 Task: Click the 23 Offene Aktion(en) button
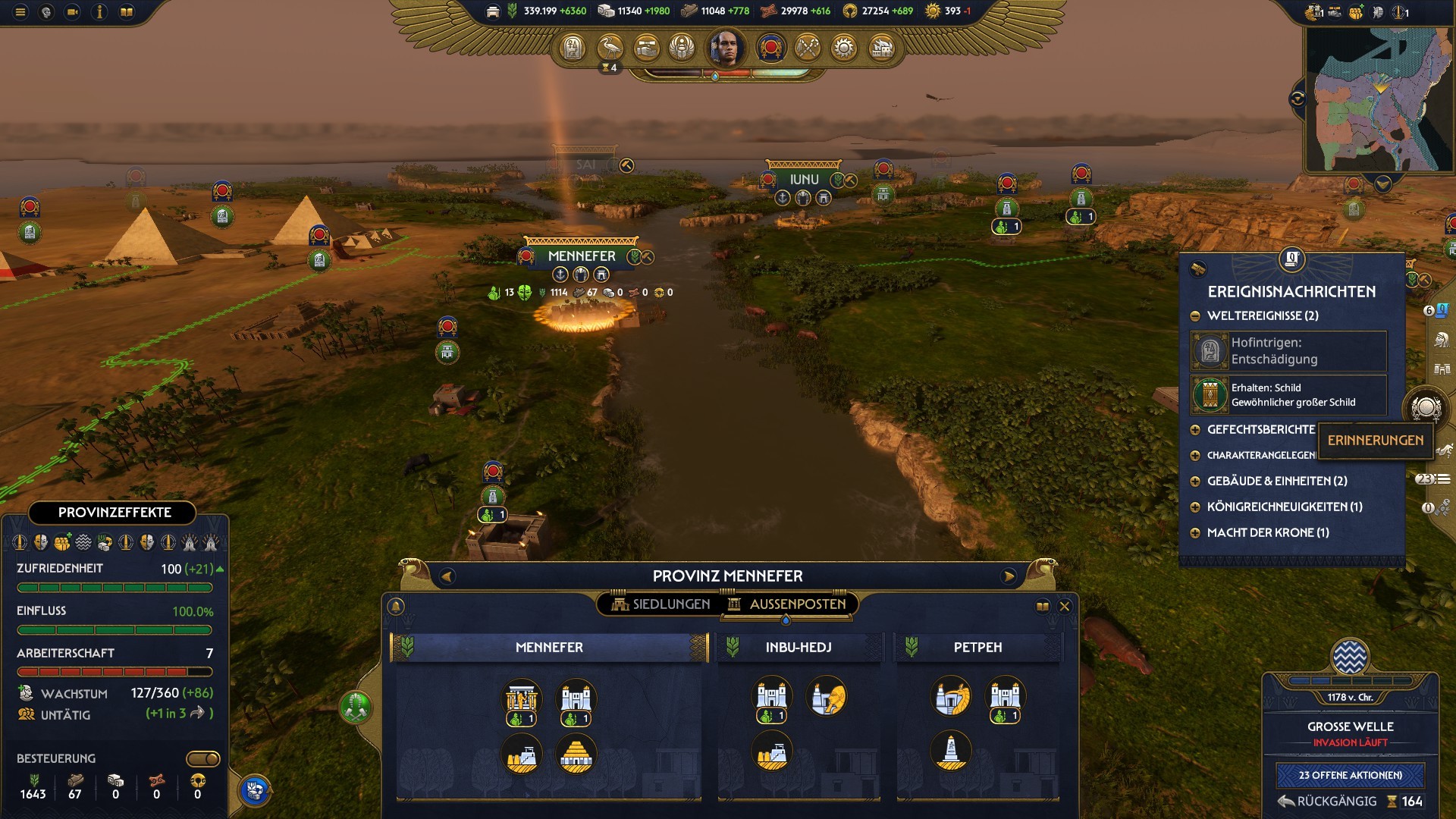1350,775
